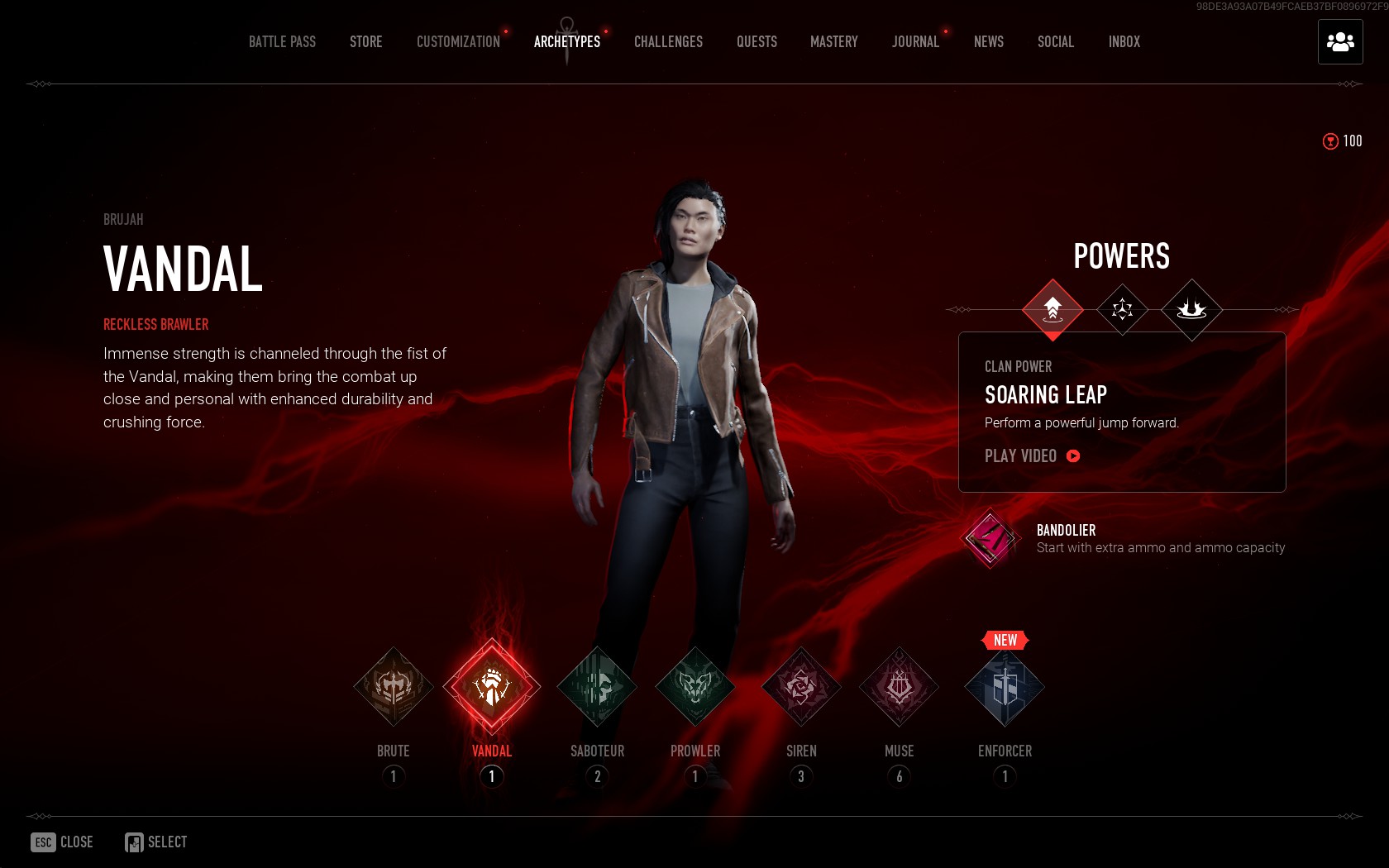
Task: Show the third power with the crown splash icon
Action: point(1191,310)
